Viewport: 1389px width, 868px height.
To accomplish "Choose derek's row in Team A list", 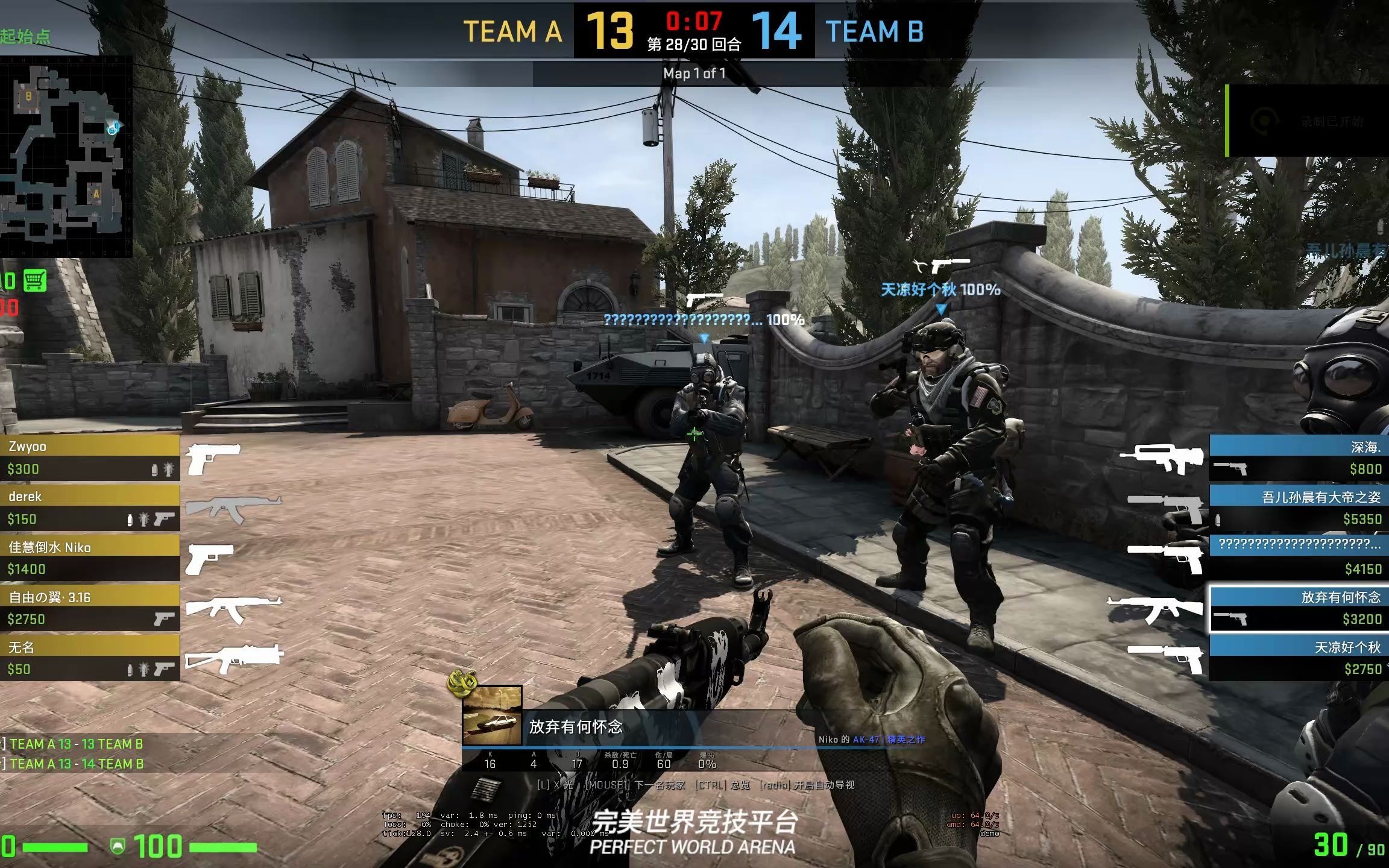I will point(89,508).
